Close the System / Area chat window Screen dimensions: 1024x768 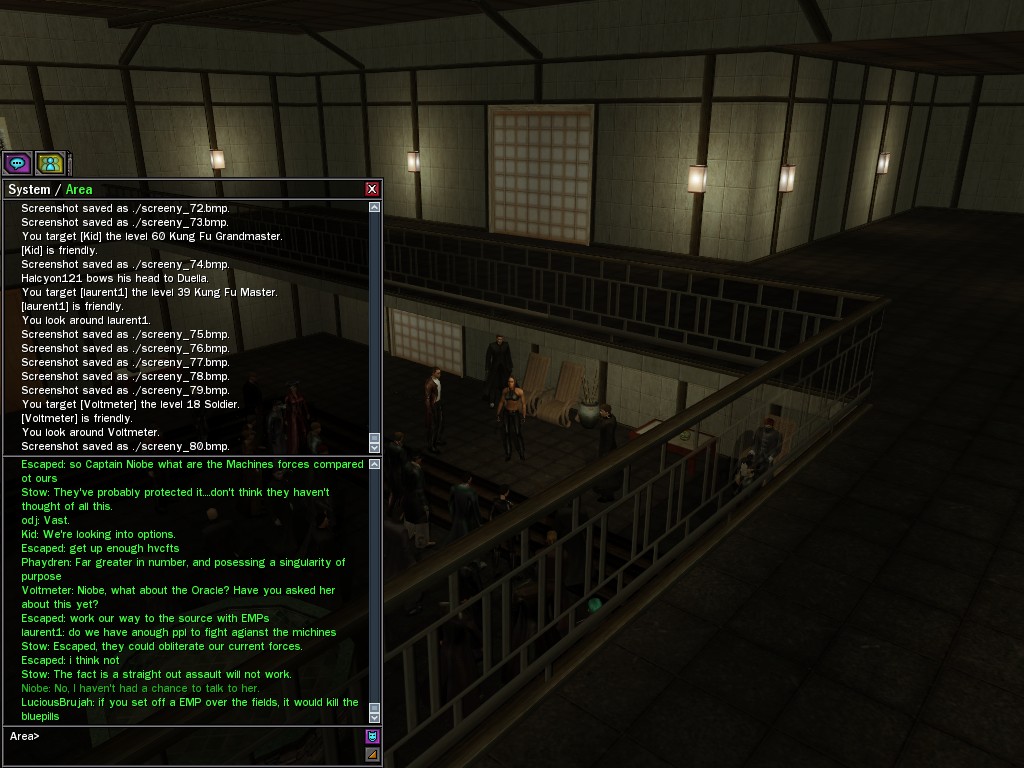[x=372, y=189]
